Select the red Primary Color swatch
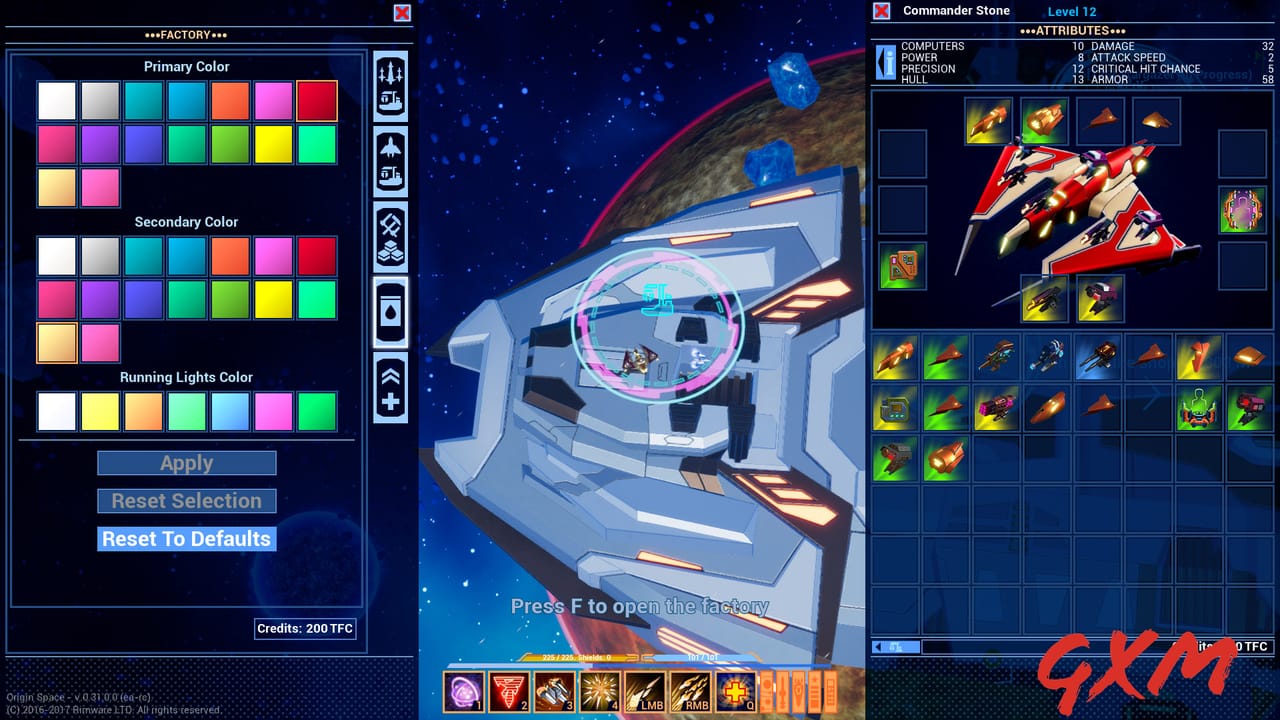Image resolution: width=1280 pixels, height=720 pixels. coord(317,100)
